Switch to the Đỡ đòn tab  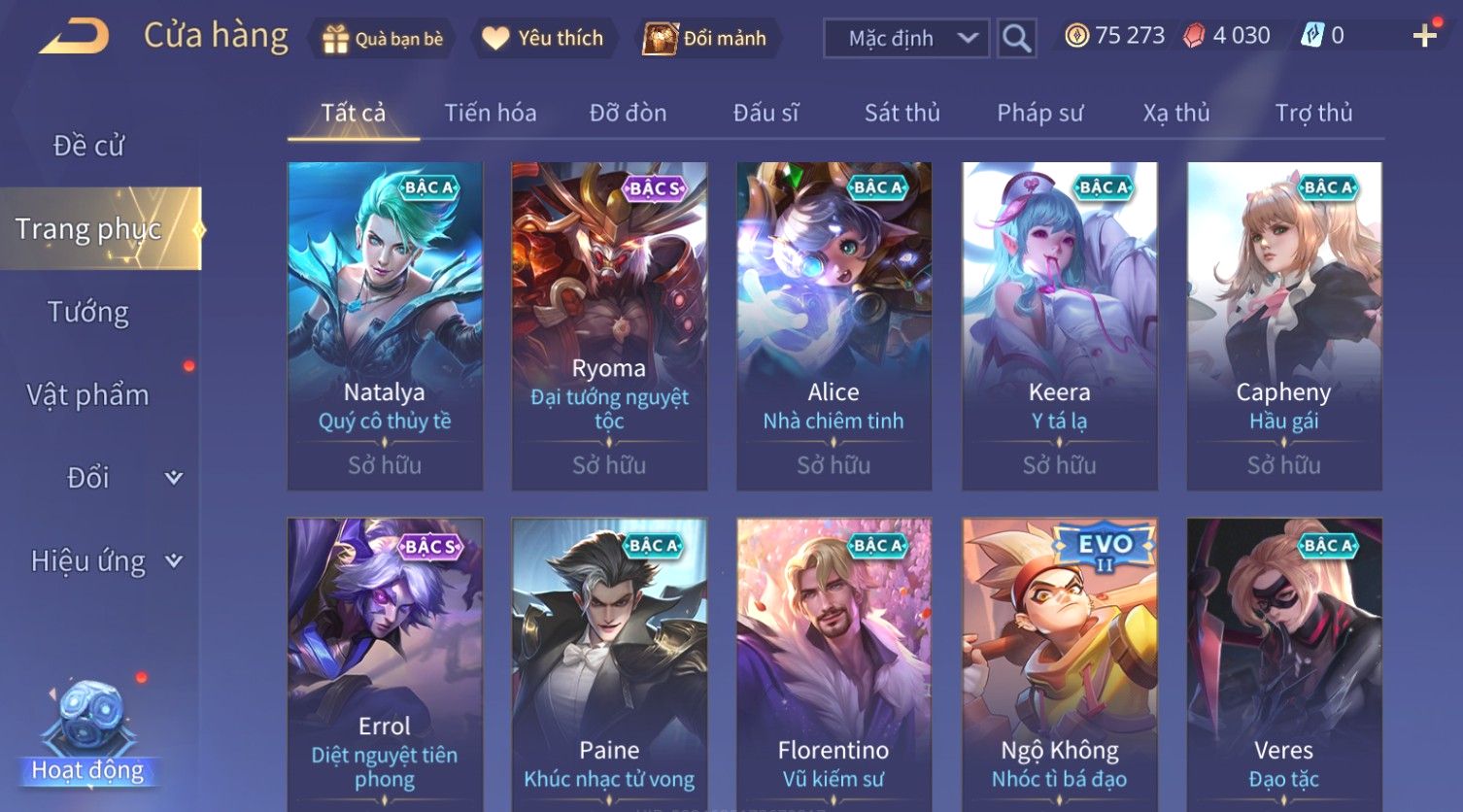point(628,113)
